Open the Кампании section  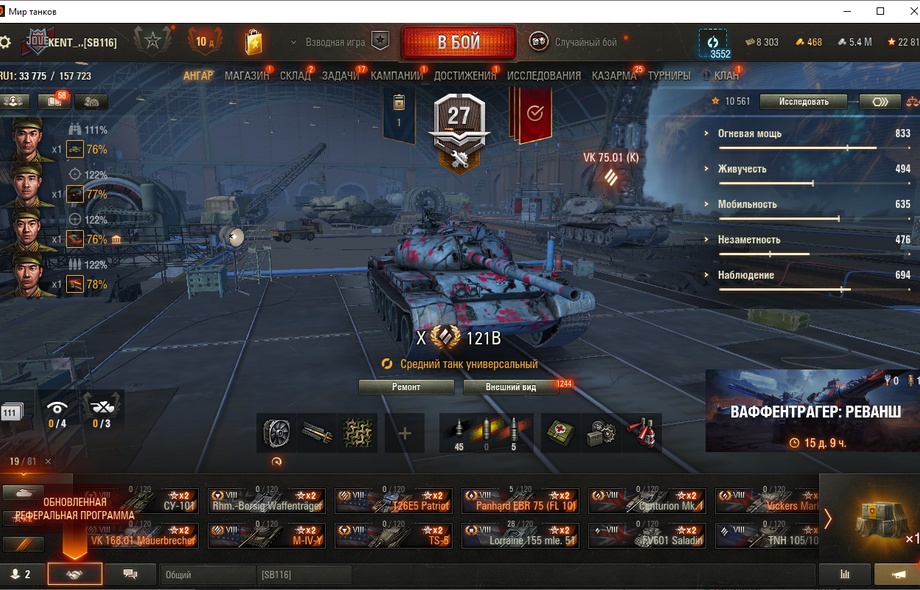point(396,76)
